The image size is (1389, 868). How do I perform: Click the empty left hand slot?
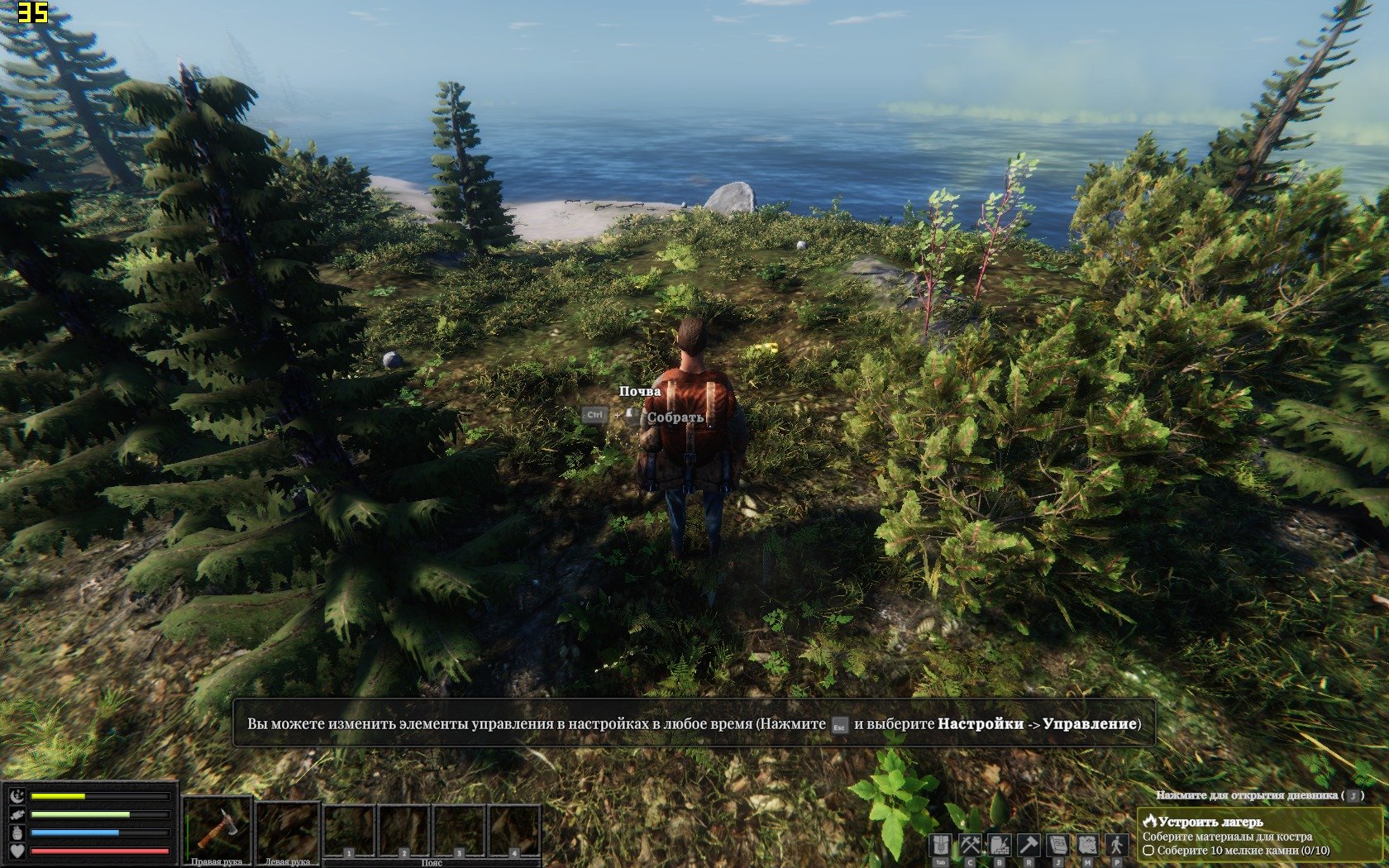click(288, 829)
